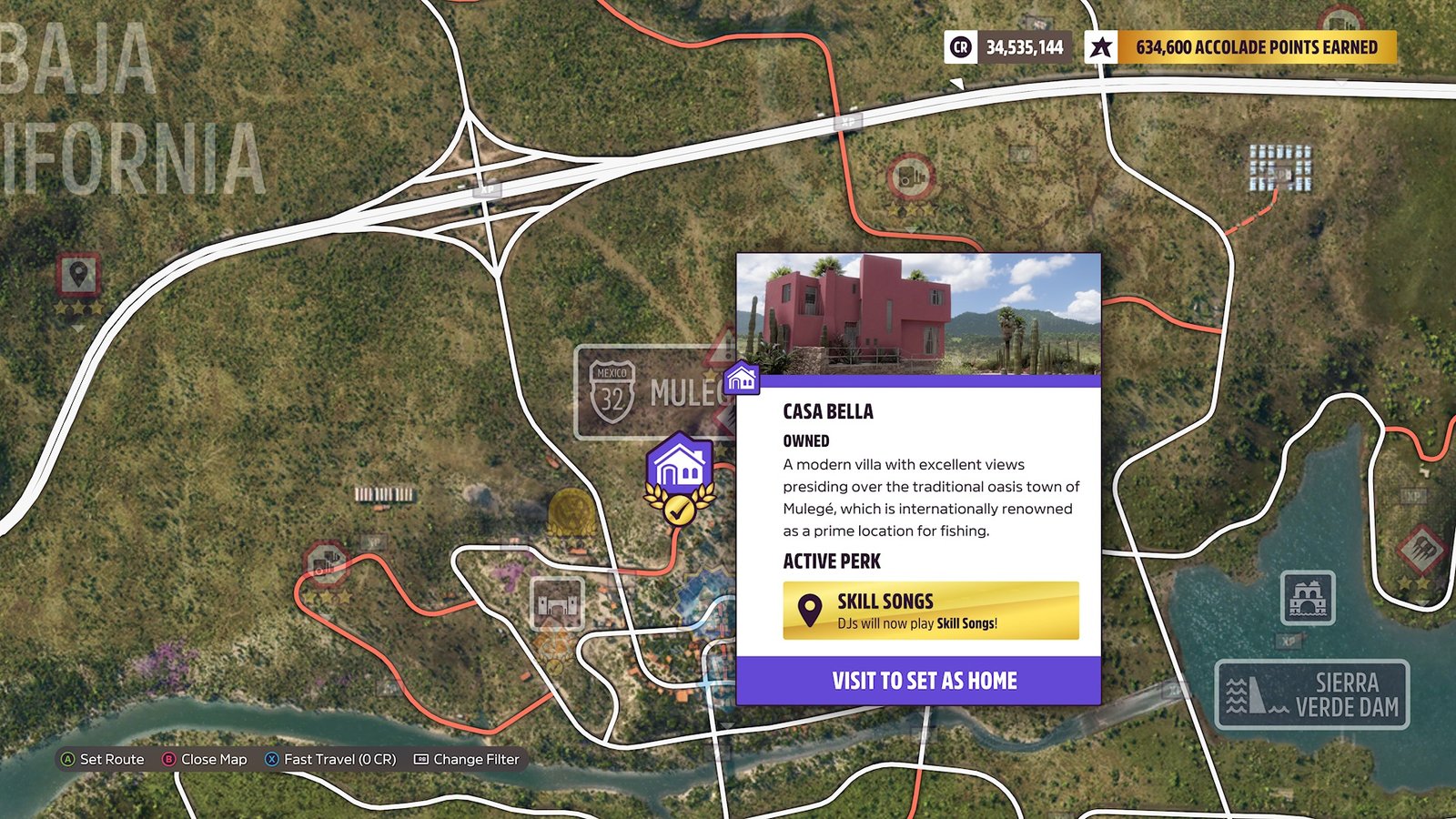The width and height of the screenshot is (1456, 819).
Task: Click the red photo-op pin on the far left
Action: [78, 273]
